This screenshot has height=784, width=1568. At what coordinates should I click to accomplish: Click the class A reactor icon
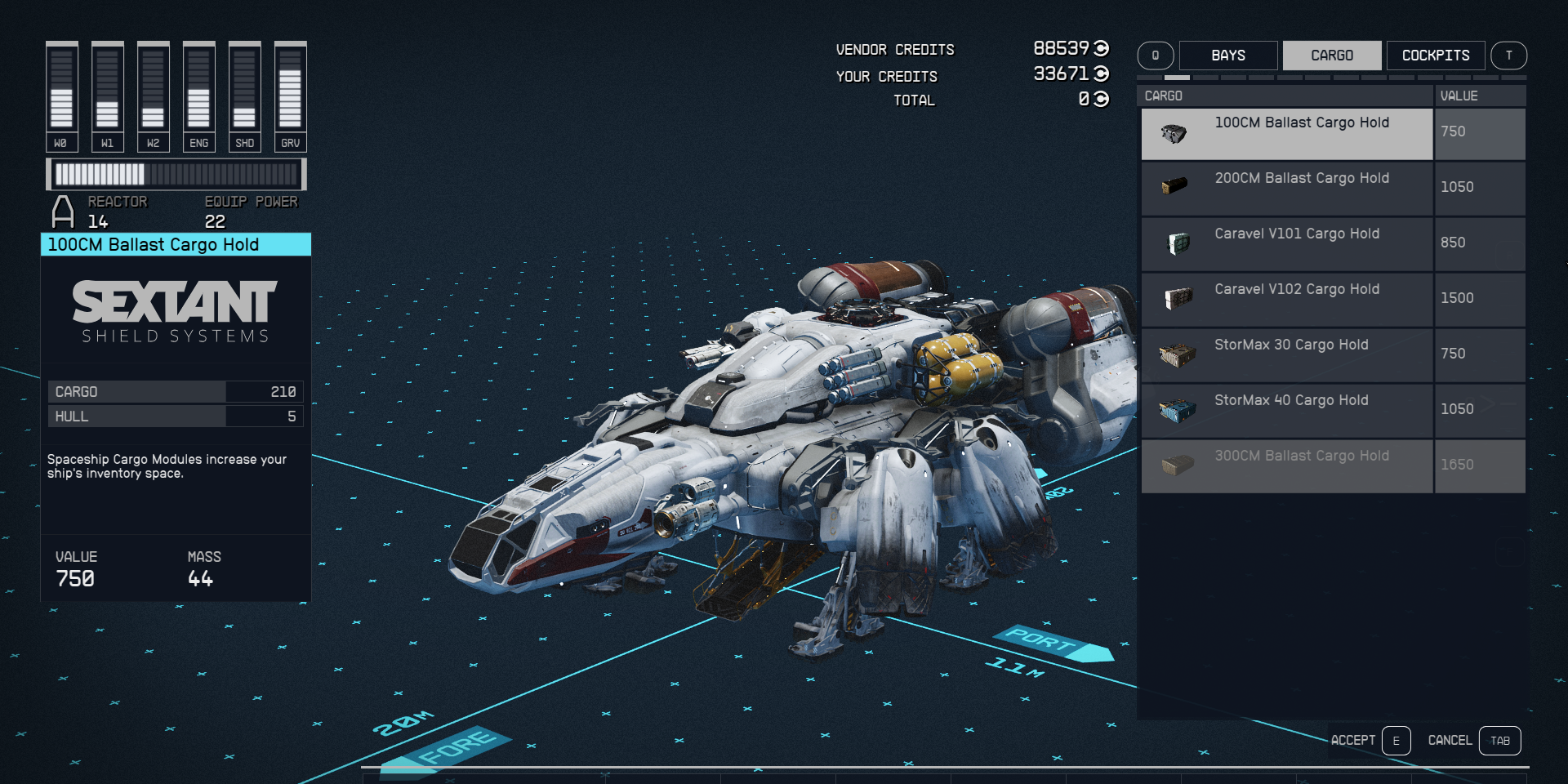(65, 212)
